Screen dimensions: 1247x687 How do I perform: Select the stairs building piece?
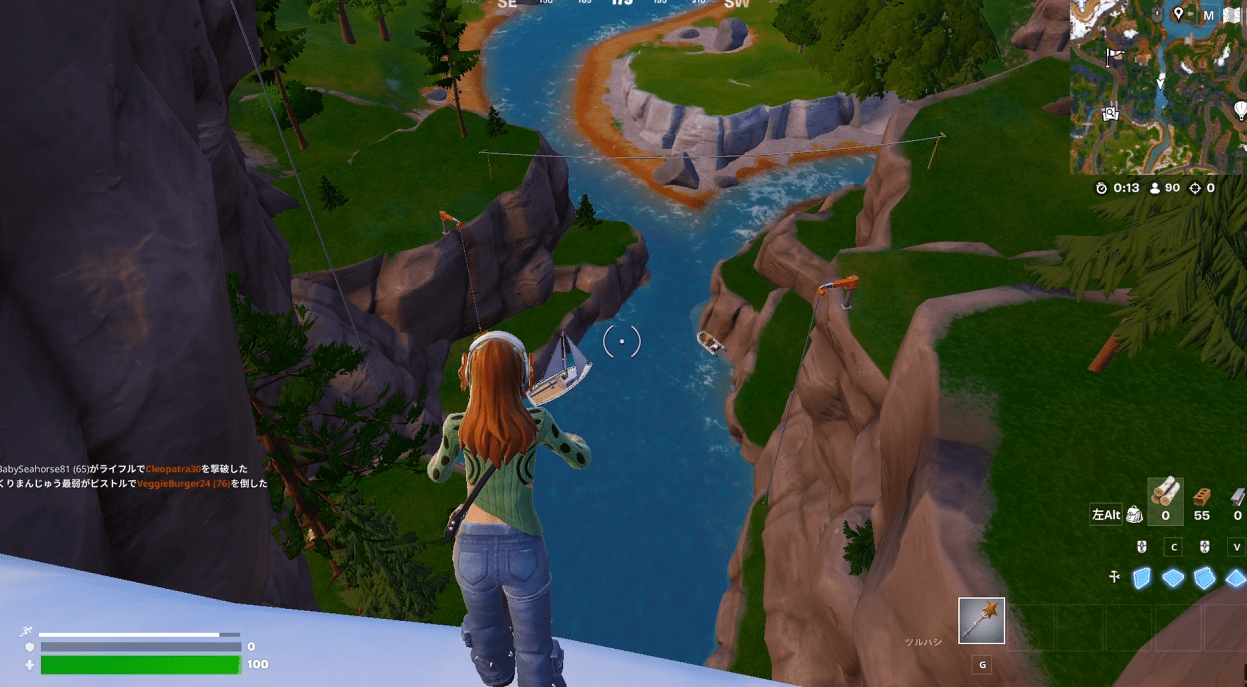tap(1205, 578)
